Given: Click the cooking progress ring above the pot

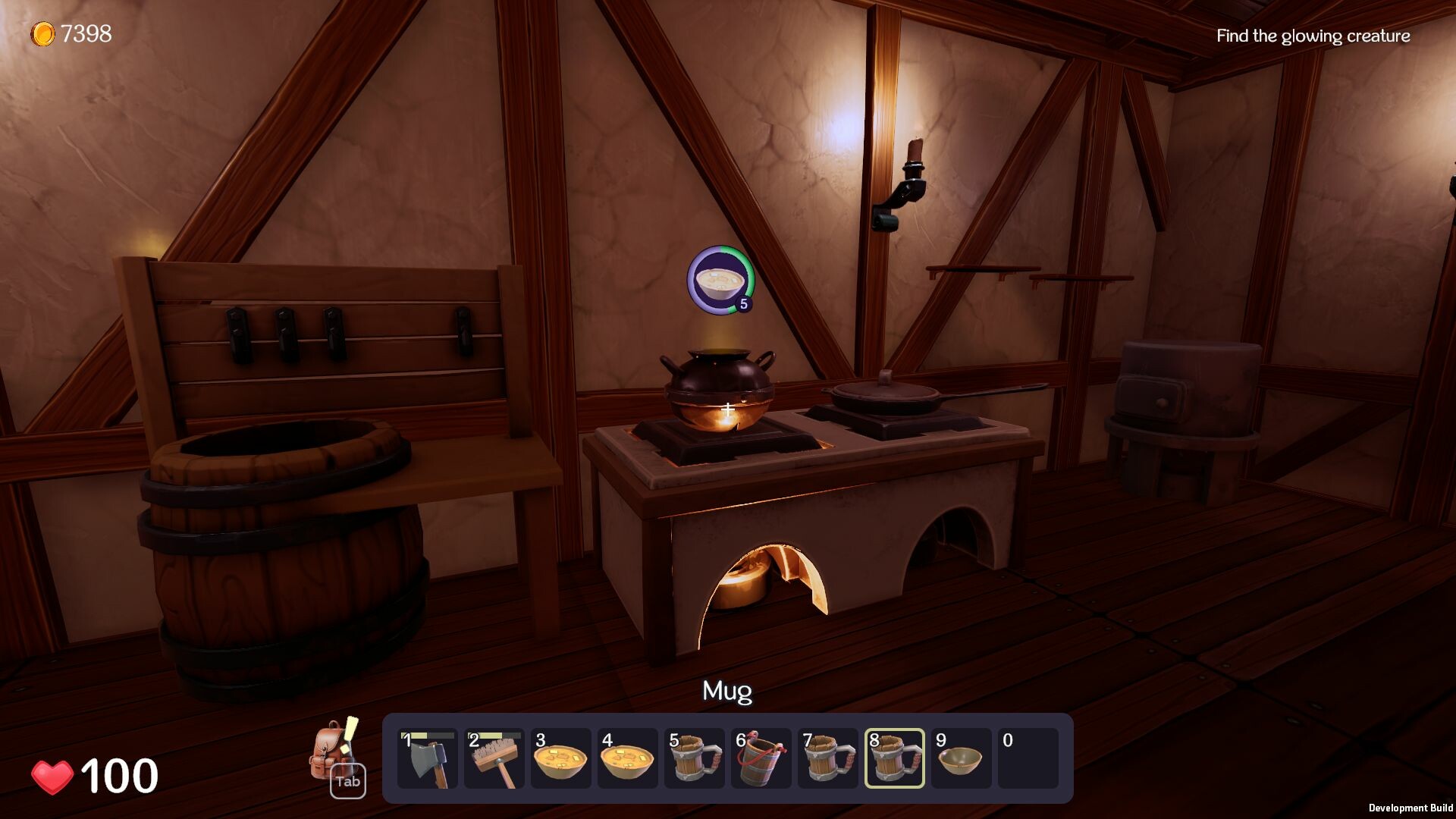Looking at the screenshot, I should (x=745, y=266).
